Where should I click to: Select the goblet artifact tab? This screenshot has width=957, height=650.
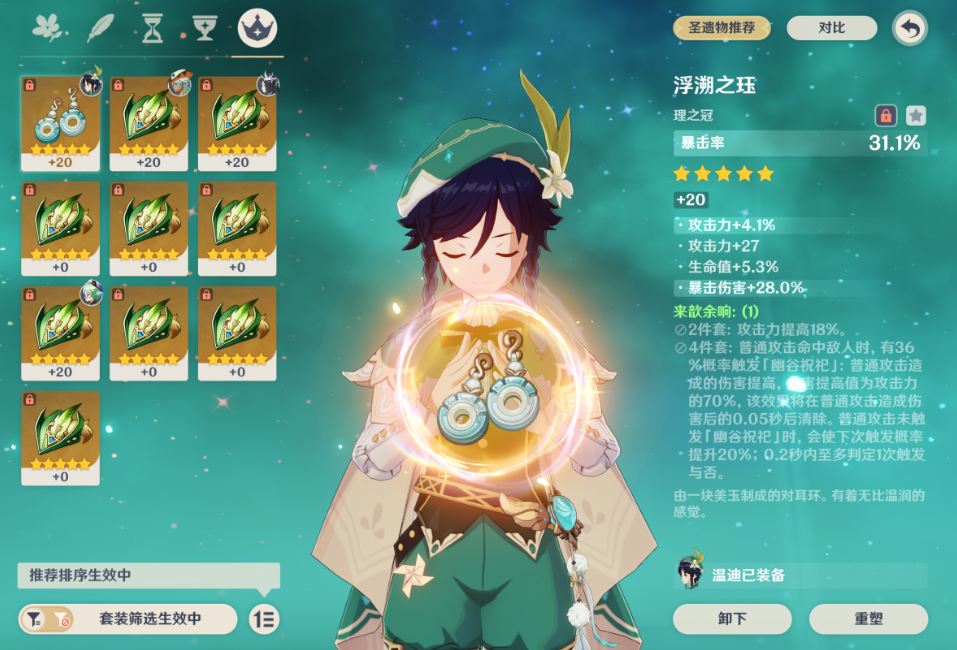point(205,28)
